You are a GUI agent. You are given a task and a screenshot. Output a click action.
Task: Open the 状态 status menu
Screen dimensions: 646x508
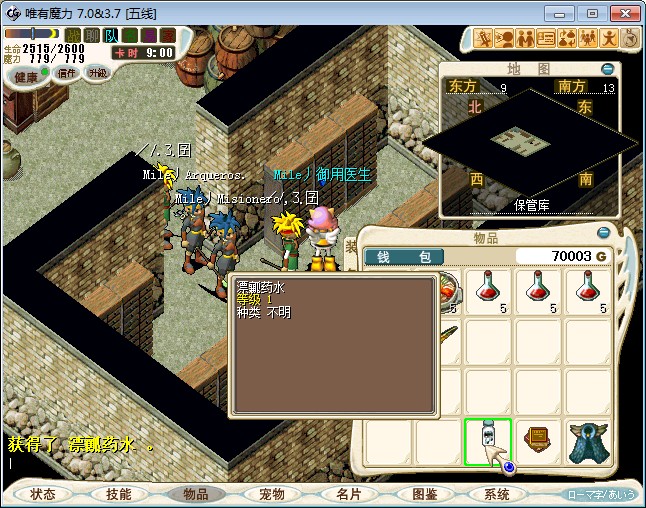point(43,494)
